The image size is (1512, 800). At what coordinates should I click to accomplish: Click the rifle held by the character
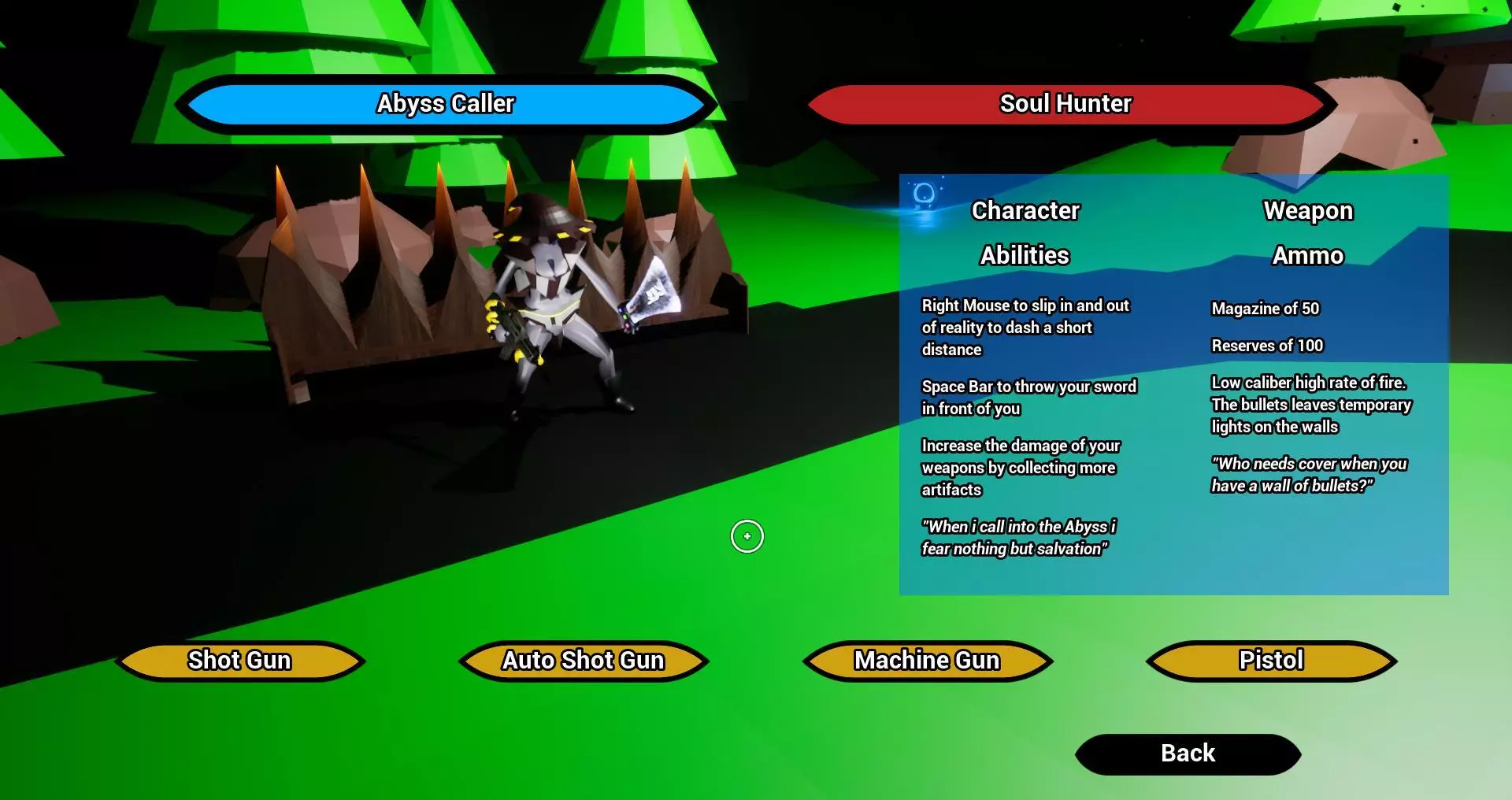point(516,335)
